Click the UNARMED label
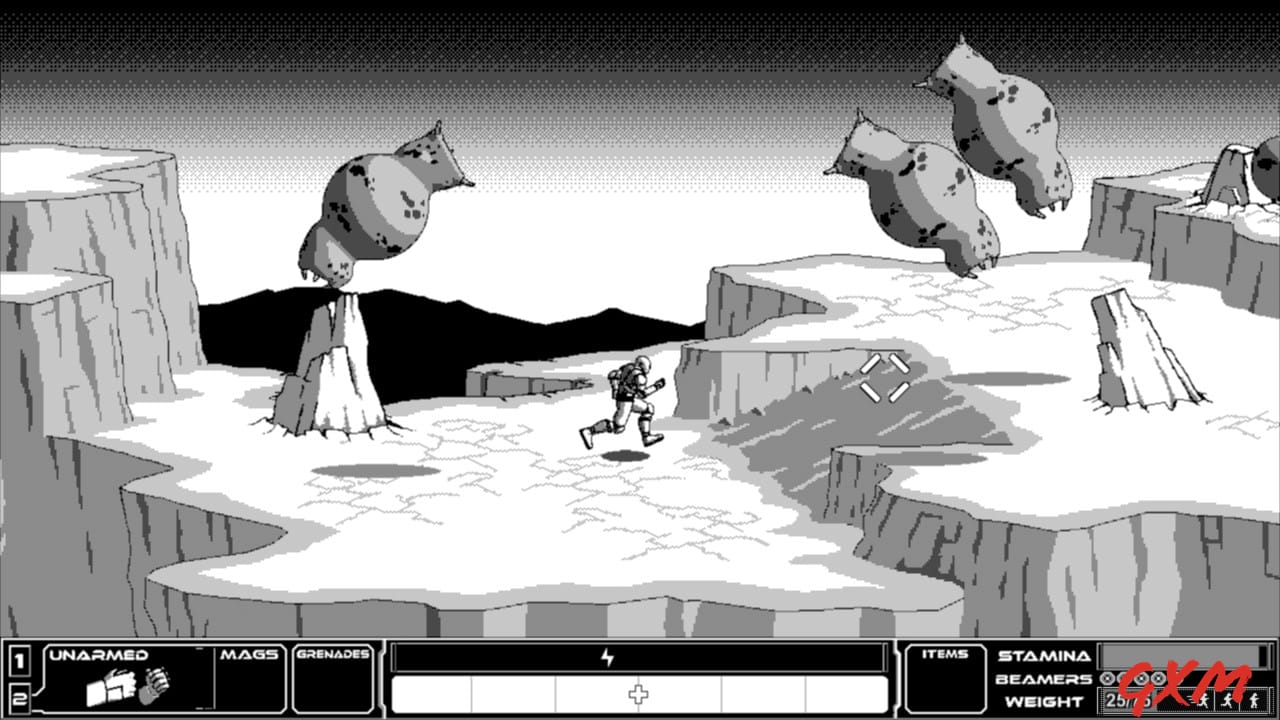The image size is (1280, 720). [x=100, y=655]
